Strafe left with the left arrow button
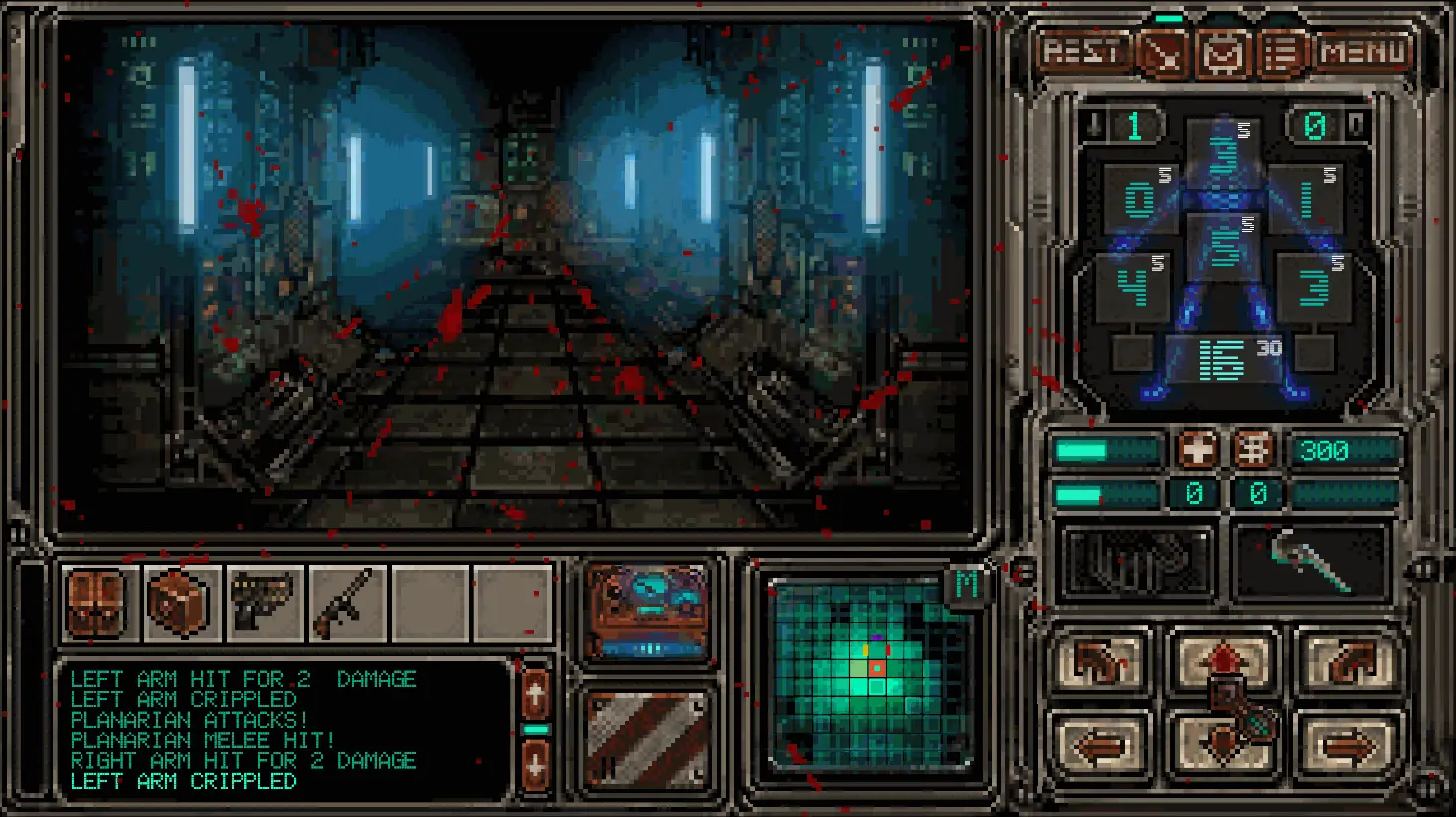The height and width of the screenshot is (817, 1456). click(x=1100, y=743)
